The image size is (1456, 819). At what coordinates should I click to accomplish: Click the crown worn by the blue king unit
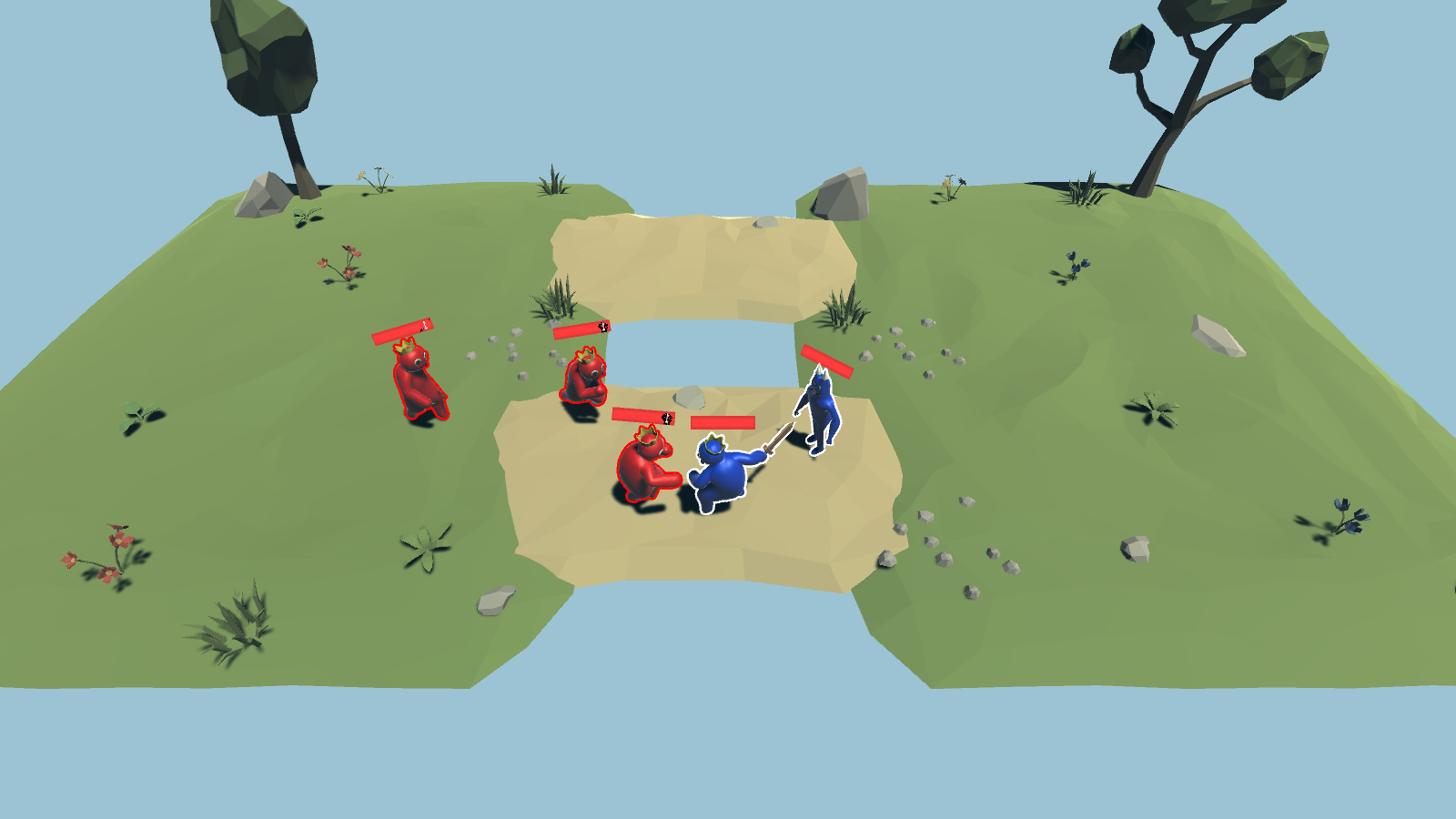coord(714,443)
